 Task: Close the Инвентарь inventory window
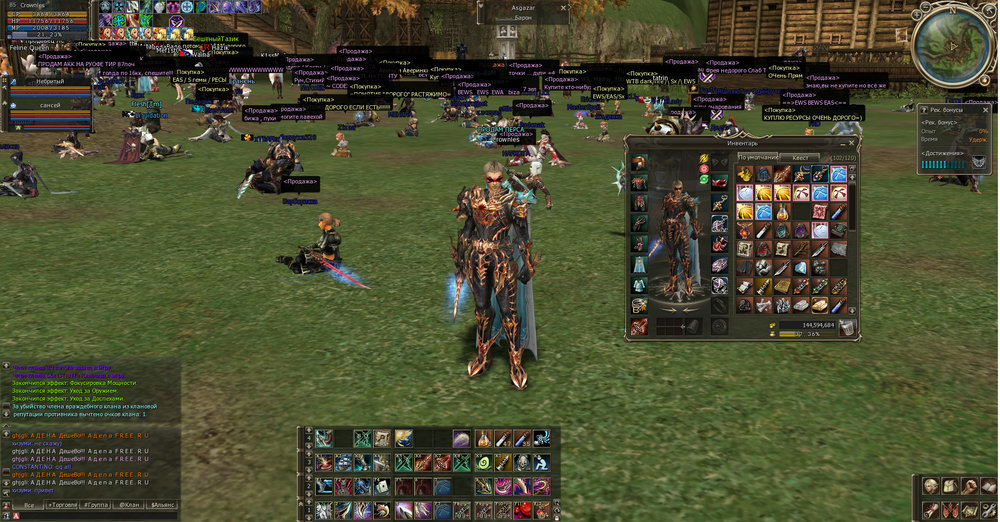(x=853, y=142)
